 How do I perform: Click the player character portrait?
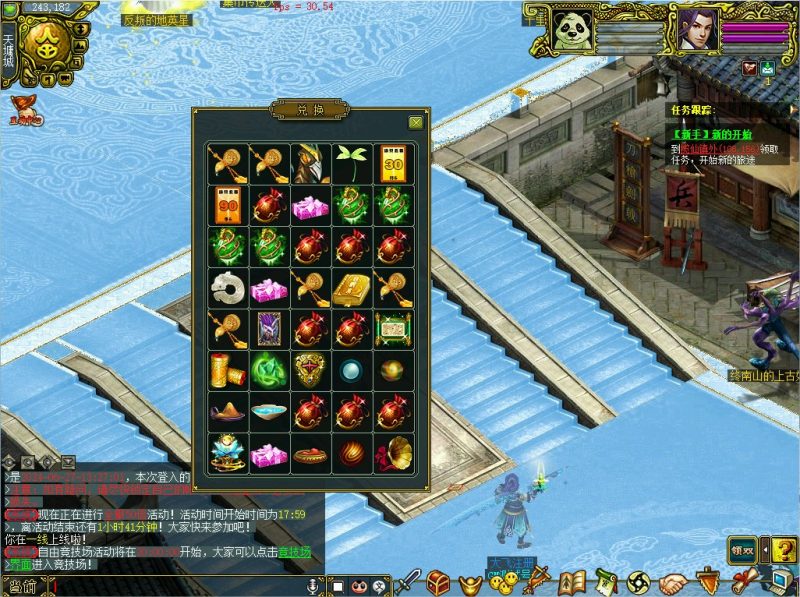[697, 30]
